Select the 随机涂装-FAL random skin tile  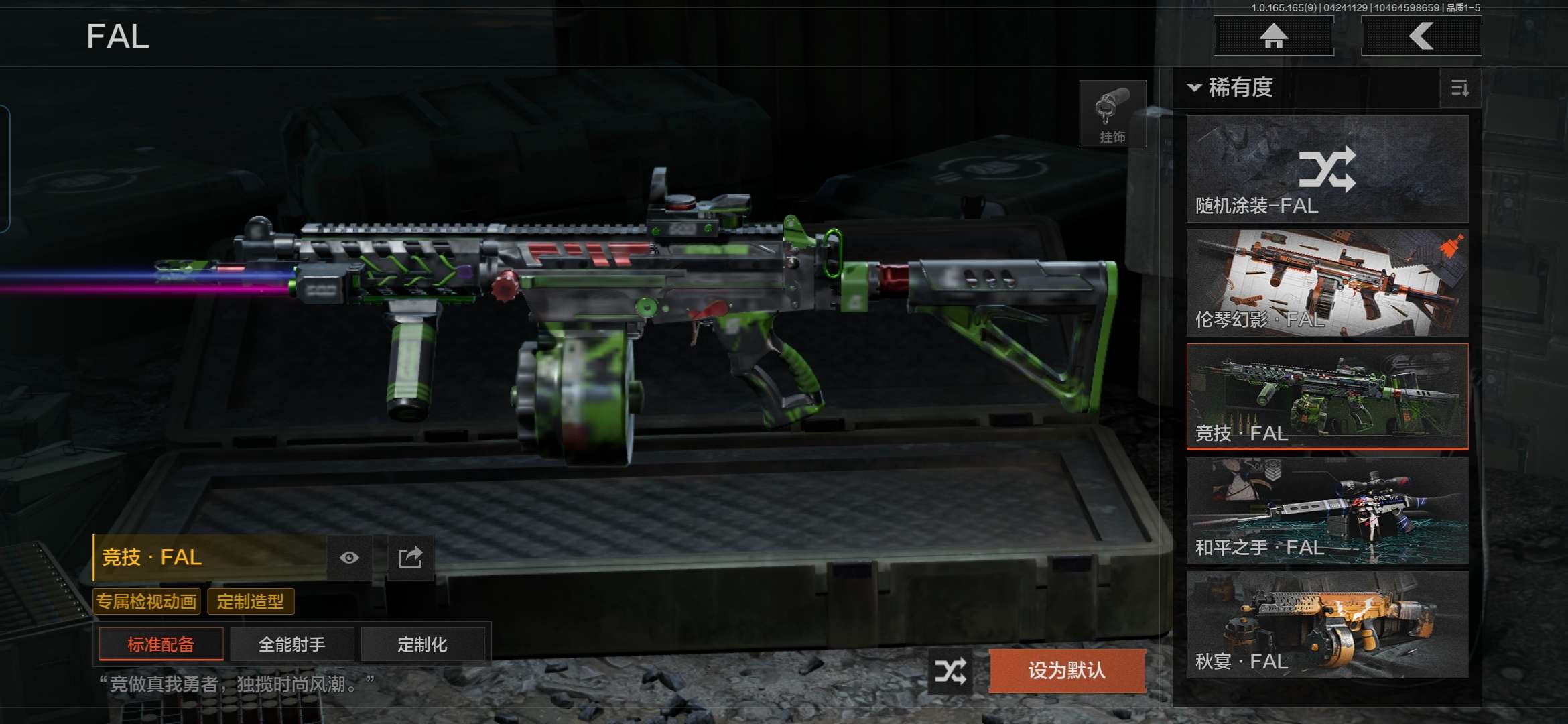pyautogui.click(x=1327, y=169)
